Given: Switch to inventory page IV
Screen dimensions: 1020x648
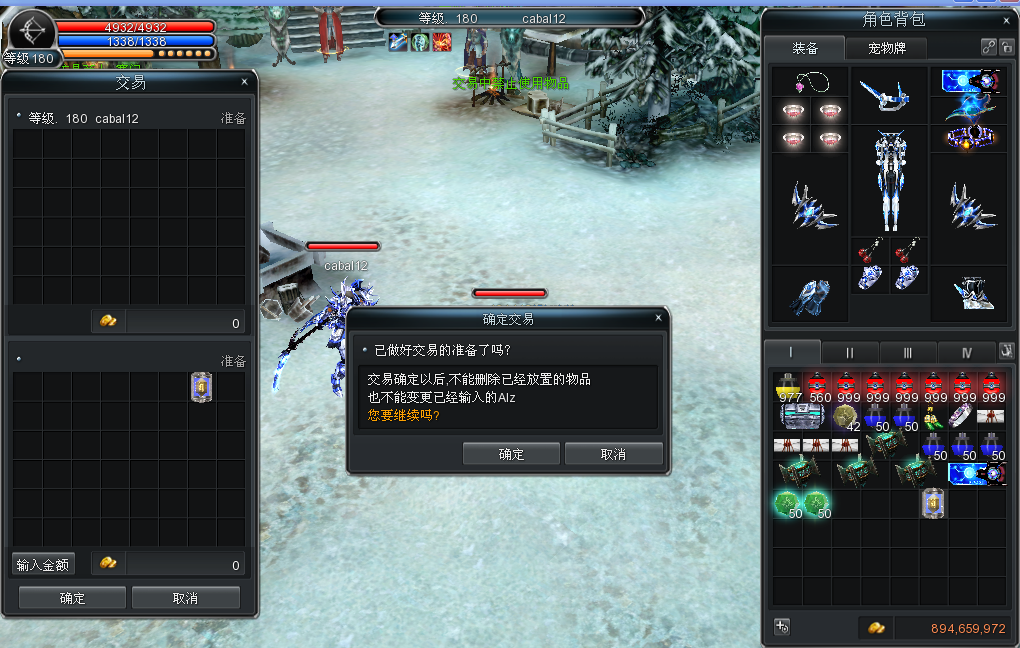Looking at the screenshot, I should tap(966, 352).
